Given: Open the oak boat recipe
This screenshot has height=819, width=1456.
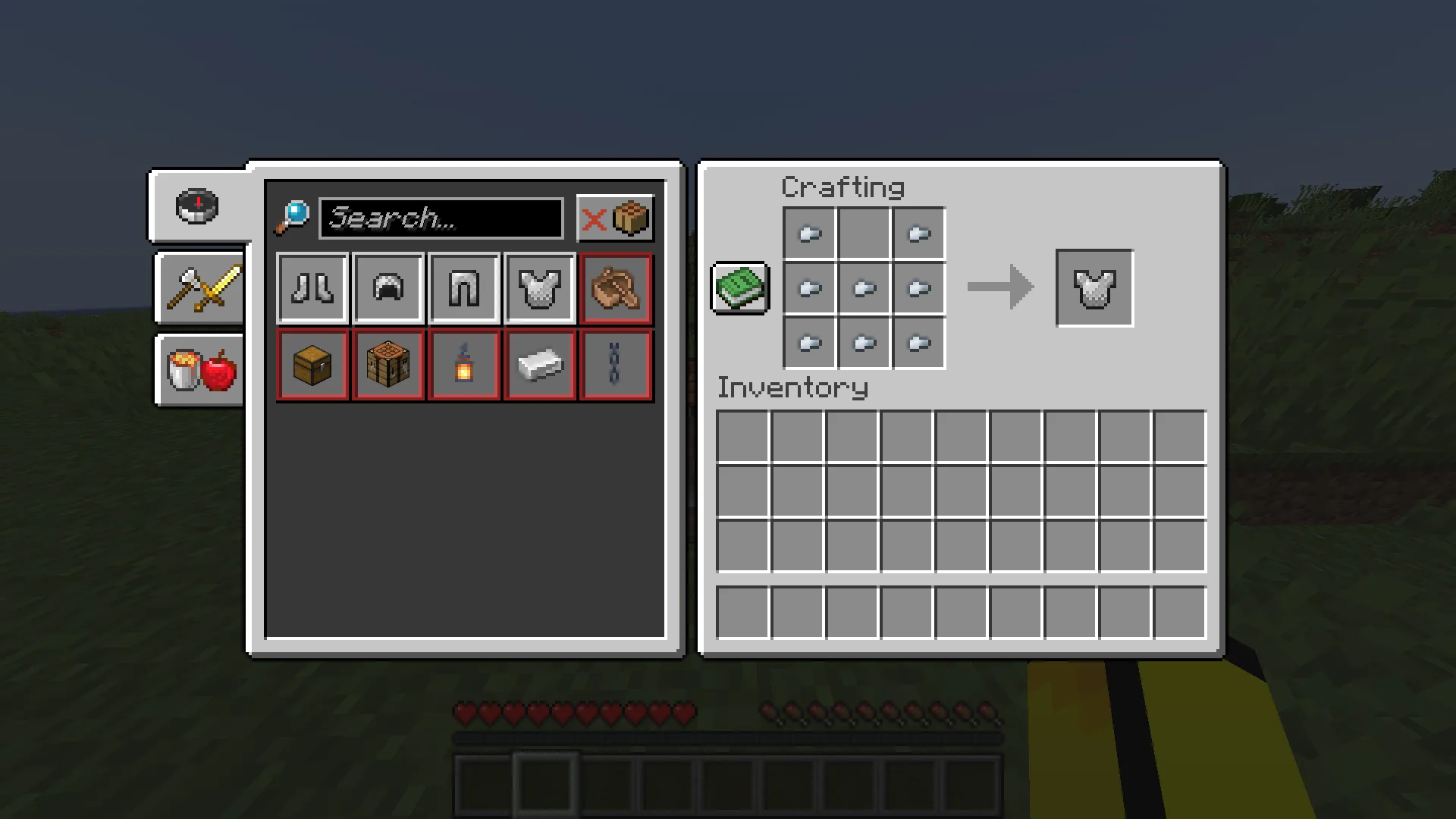Looking at the screenshot, I should click(x=616, y=288).
